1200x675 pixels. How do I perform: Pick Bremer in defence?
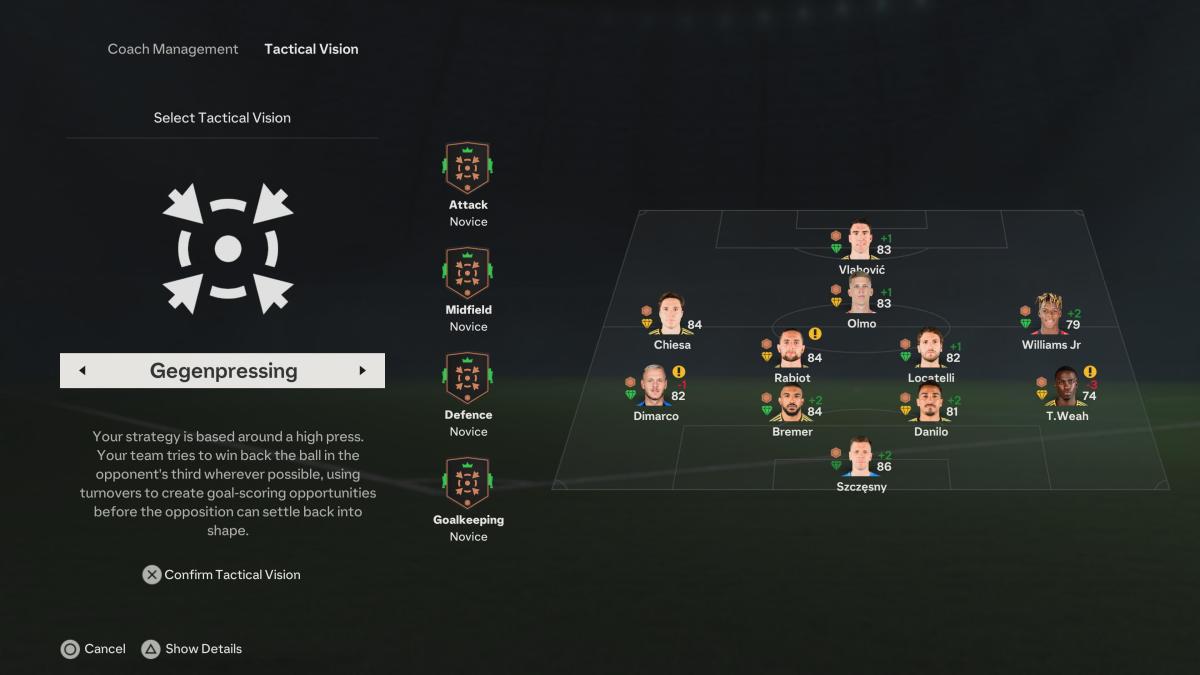[x=792, y=403]
